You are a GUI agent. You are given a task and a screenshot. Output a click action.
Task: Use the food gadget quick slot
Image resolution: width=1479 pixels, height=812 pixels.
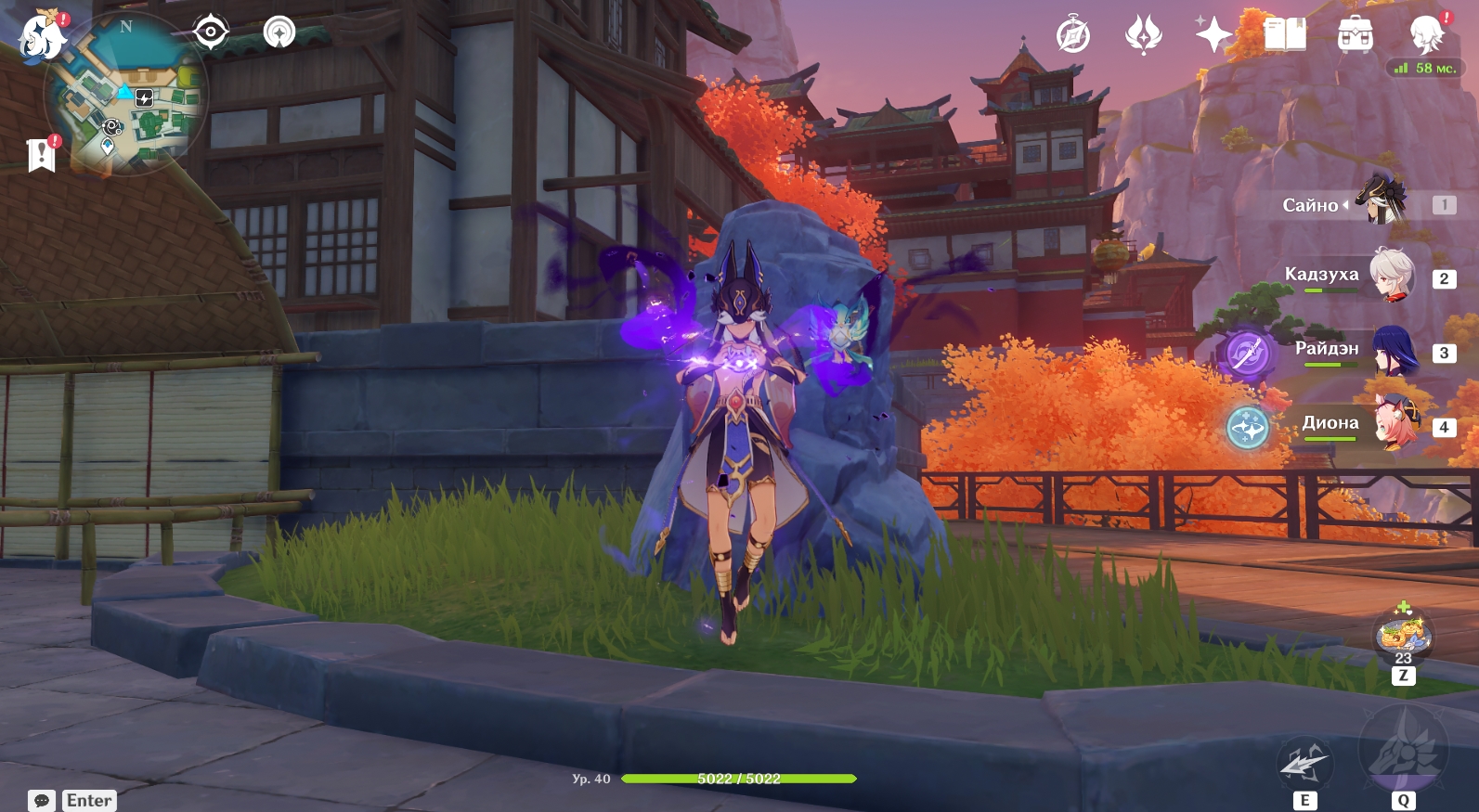click(1402, 636)
